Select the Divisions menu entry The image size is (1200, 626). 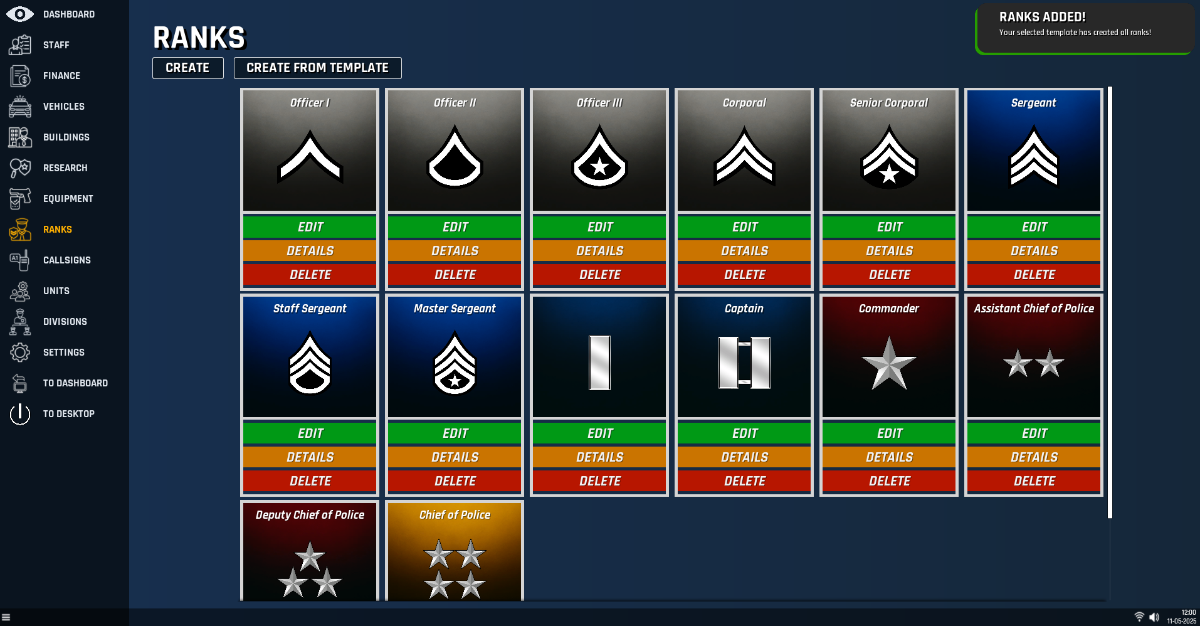coord(65,322)
